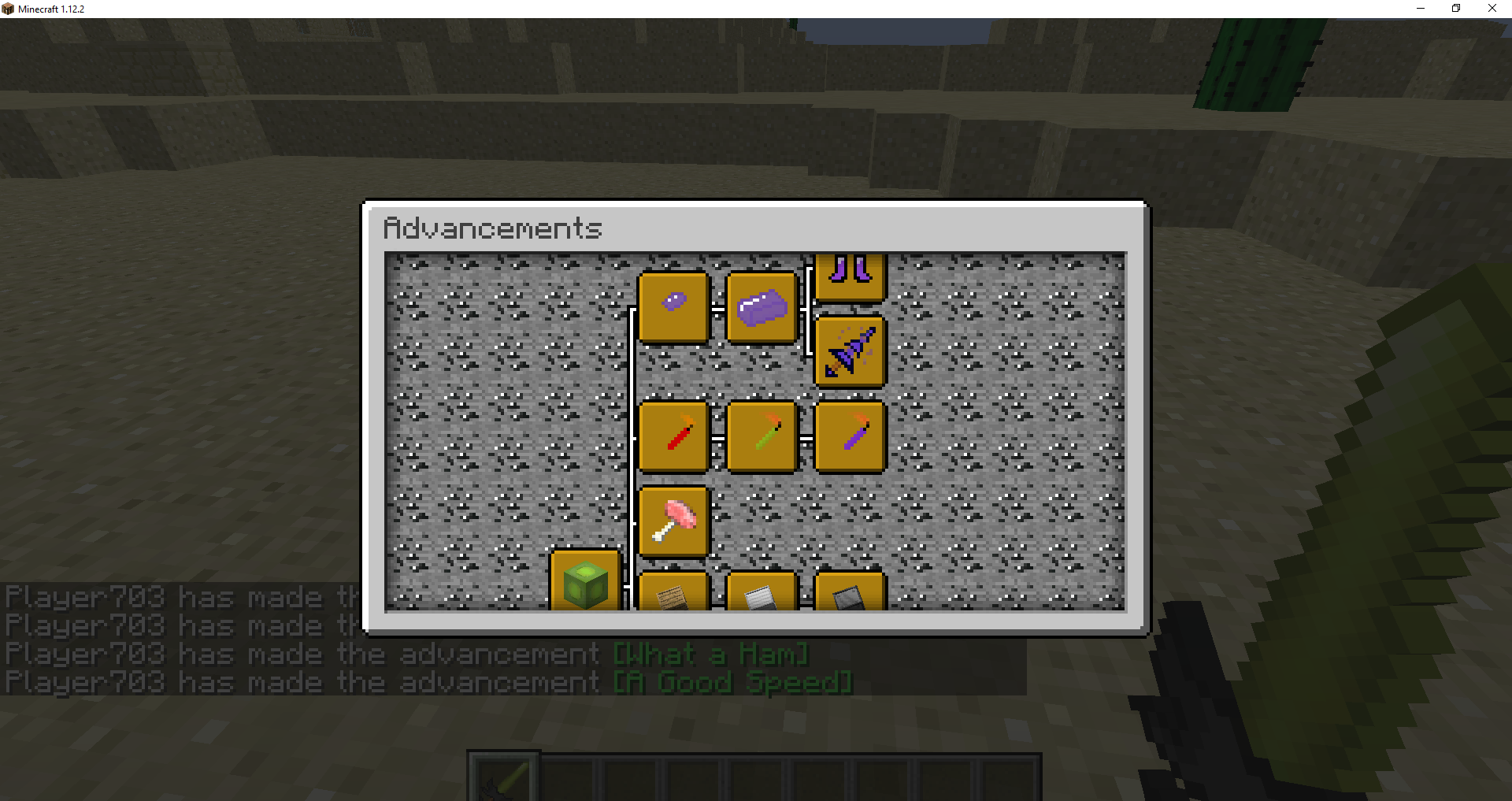1512x801 pixels.
Task: Select the chorus fruit advancement
Action: pos(674,306)
